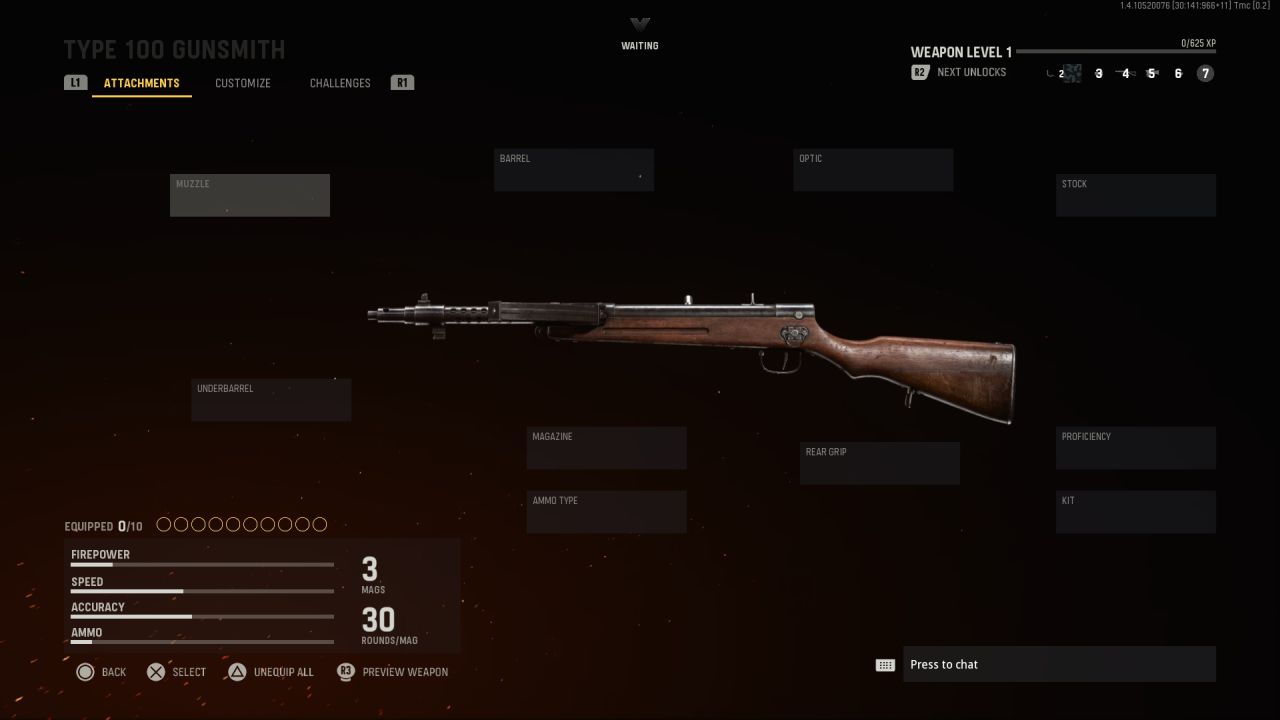Unequip all attachments

pyautogui.click(x=271, y=672)
